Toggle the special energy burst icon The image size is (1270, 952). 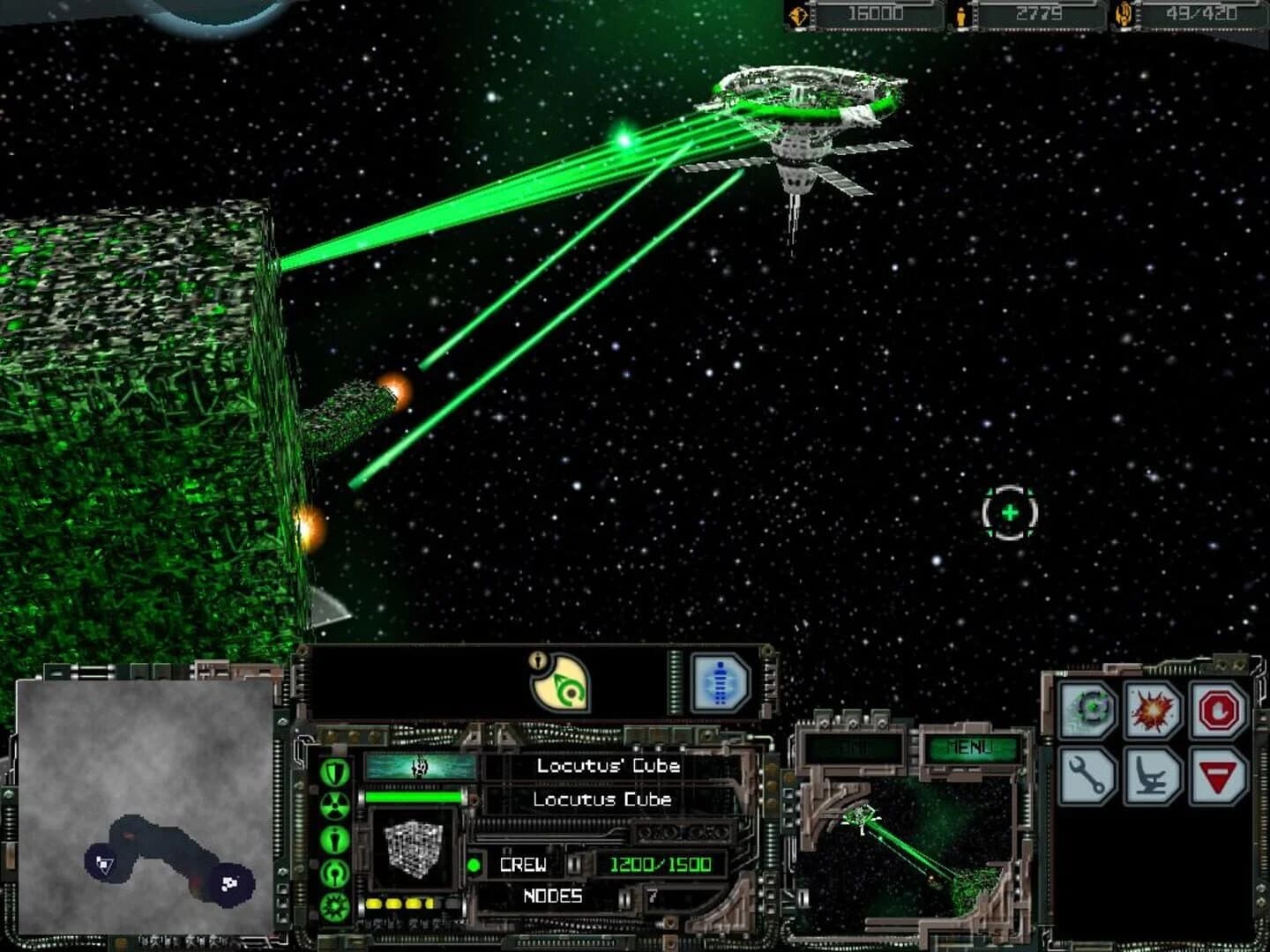pyautogui.click(x=333, y=904)
